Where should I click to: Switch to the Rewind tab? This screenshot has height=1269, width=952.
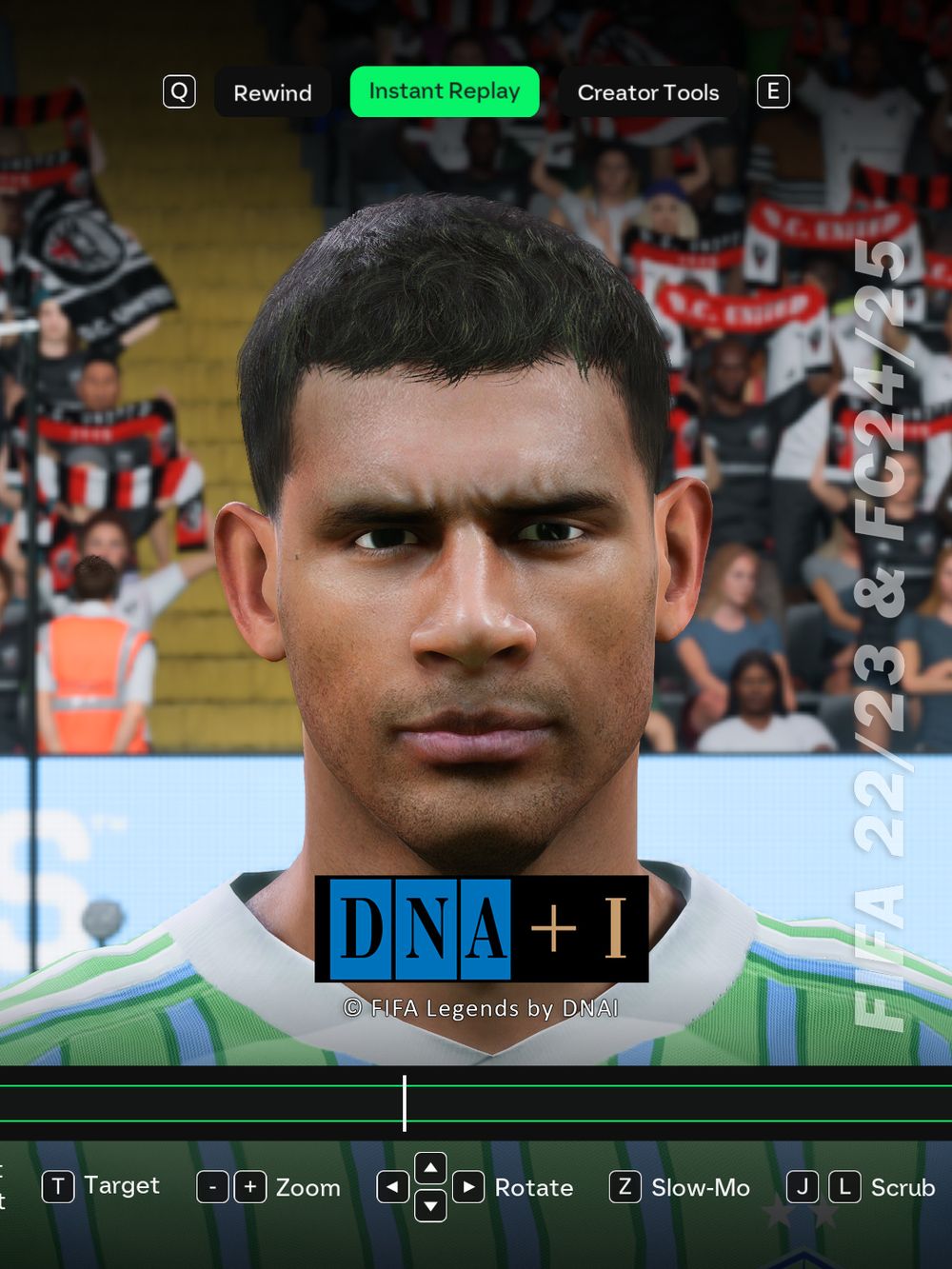pyautogui.click(x=272, y=92)
